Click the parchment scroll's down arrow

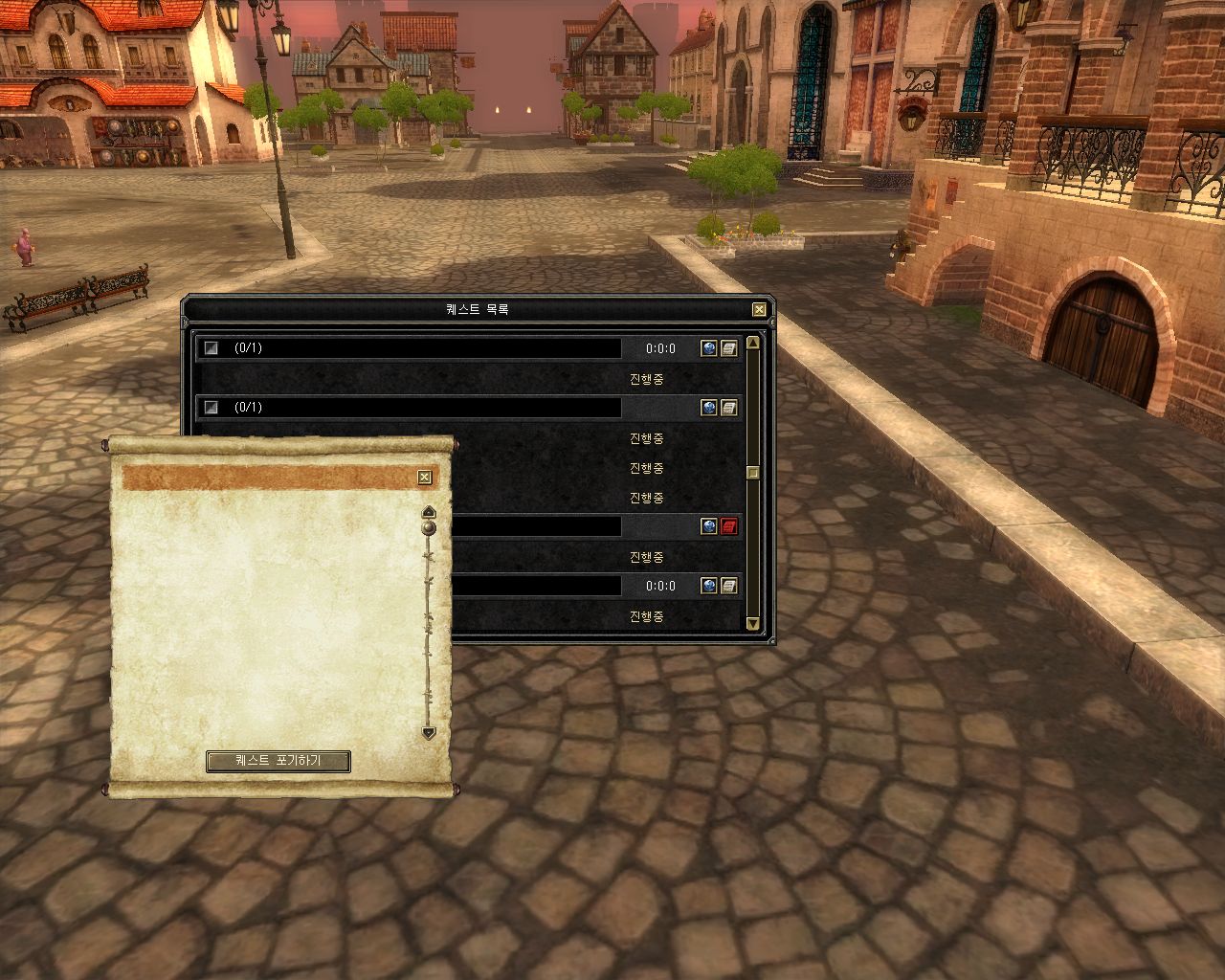point(429,733)
